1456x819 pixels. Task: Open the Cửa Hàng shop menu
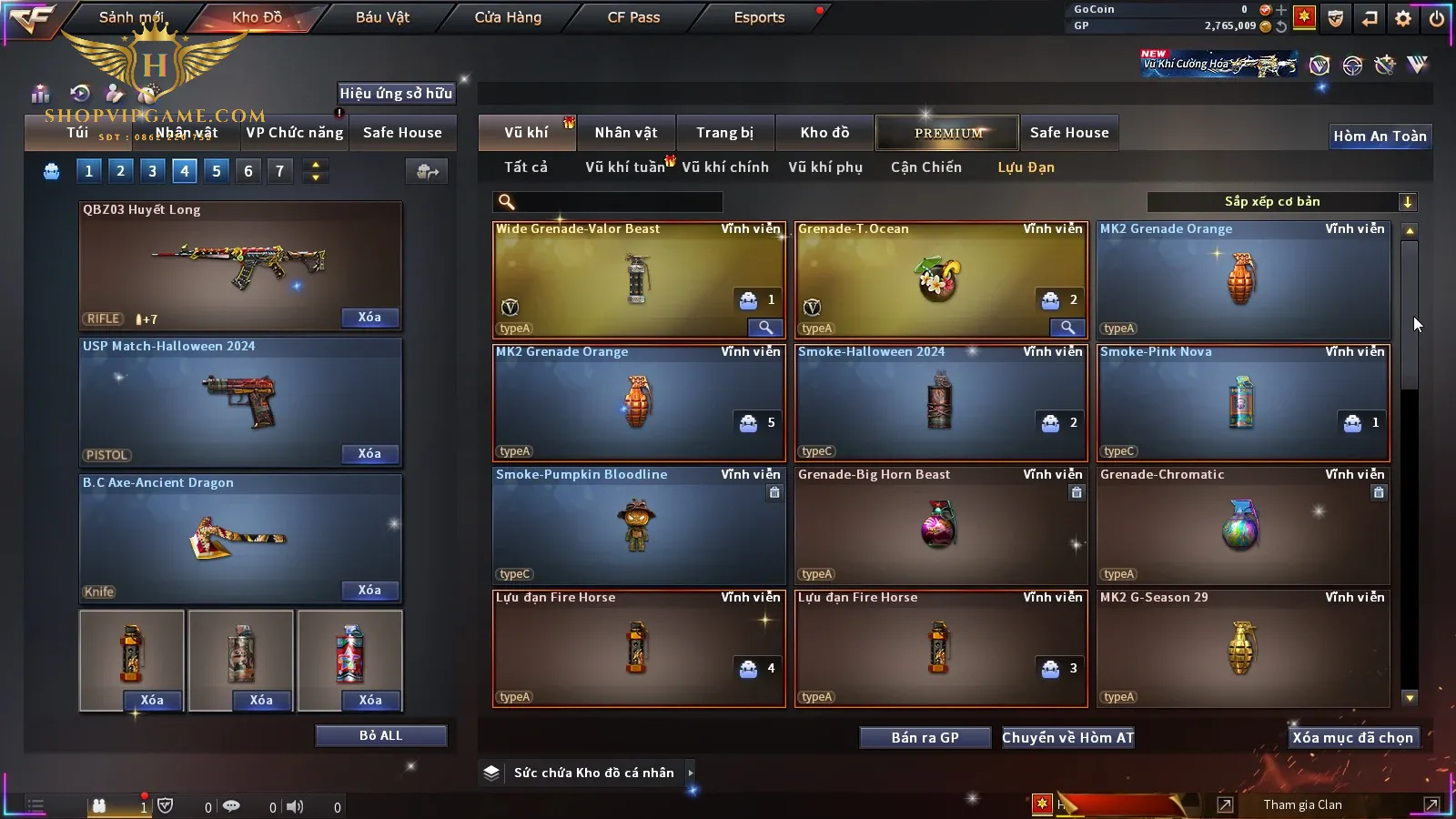pyautogui.click(x=508, y=17)
